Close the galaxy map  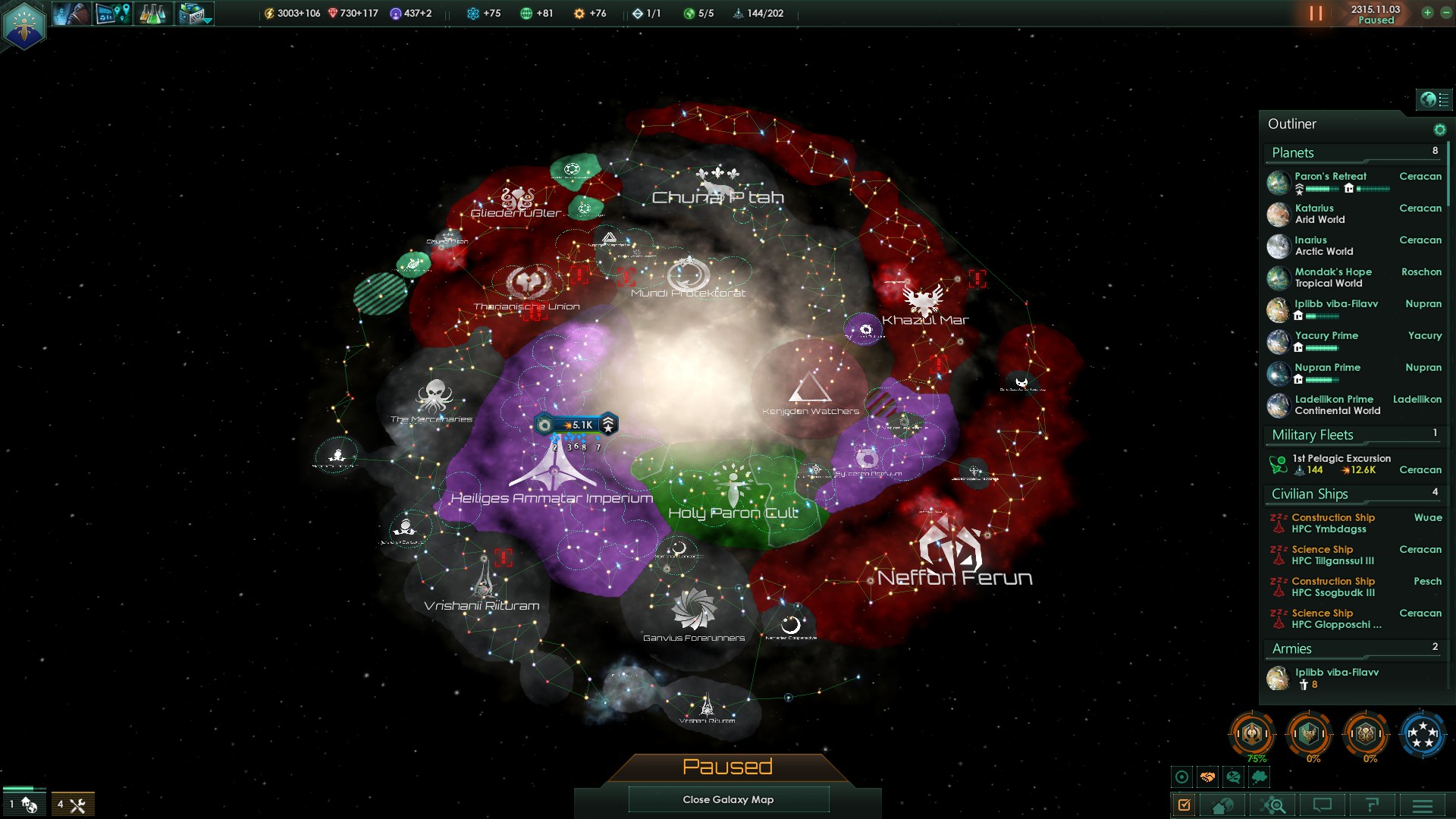(x=728, y=799)
